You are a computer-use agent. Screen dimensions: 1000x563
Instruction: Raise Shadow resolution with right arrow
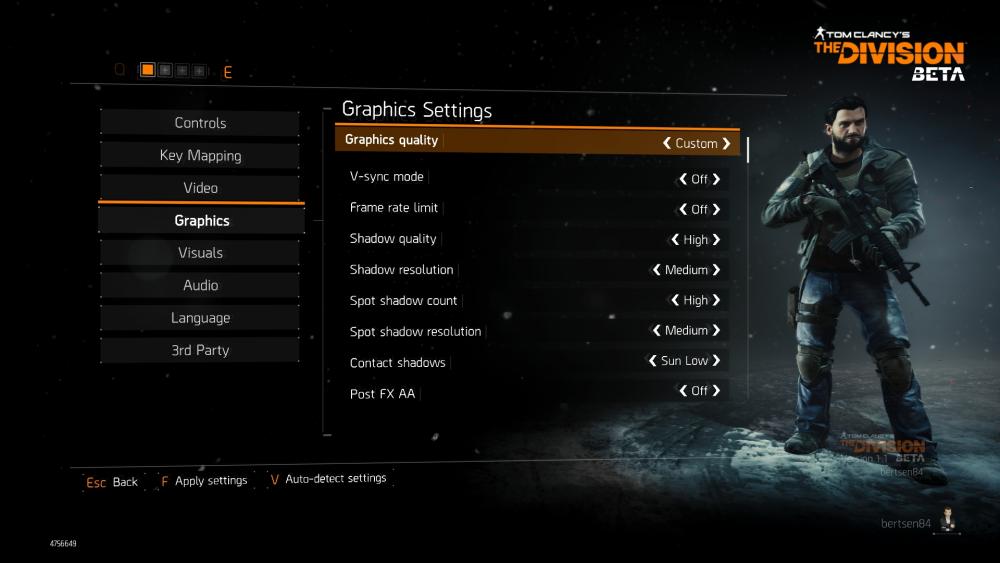coord(716,270)
